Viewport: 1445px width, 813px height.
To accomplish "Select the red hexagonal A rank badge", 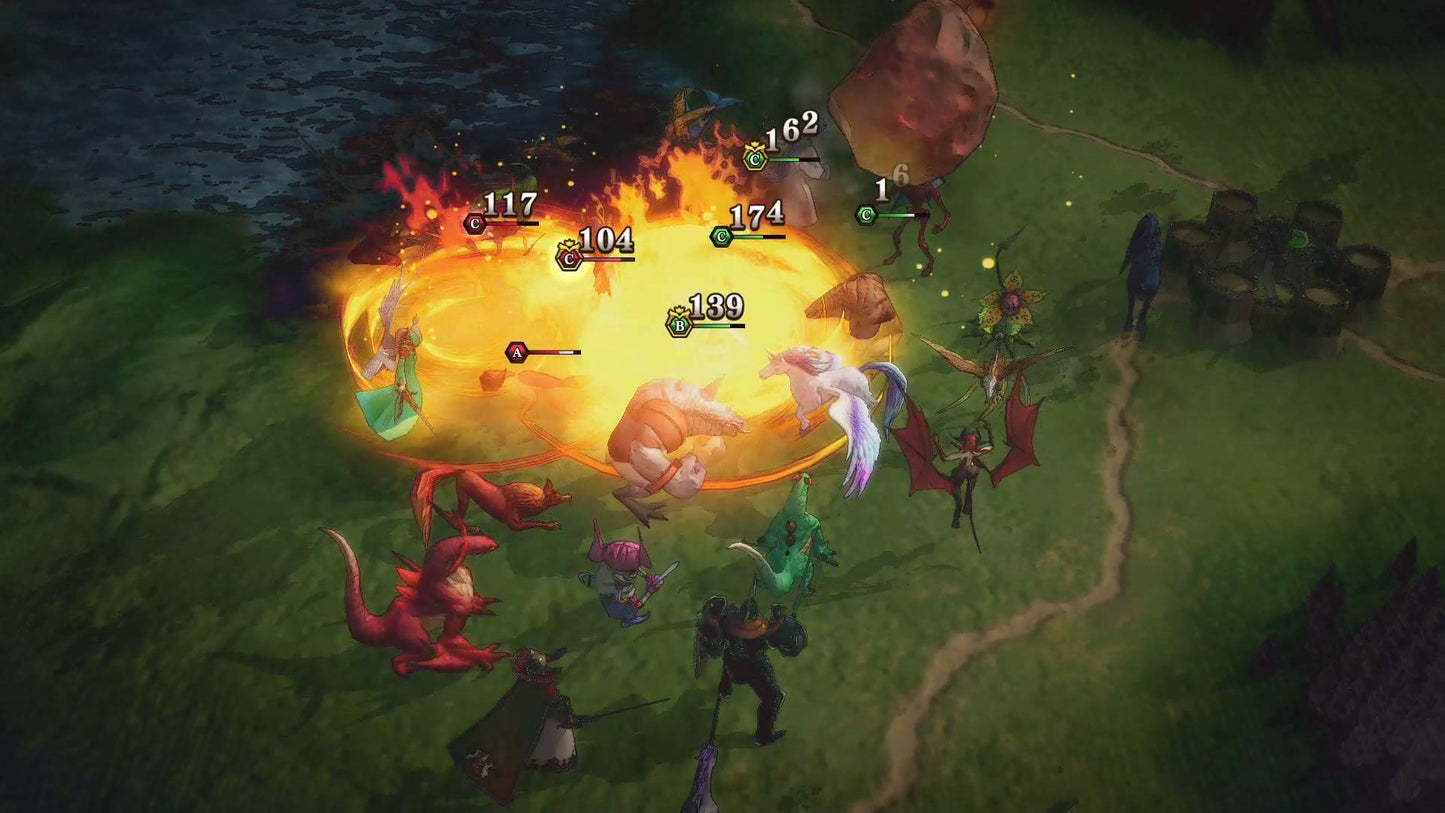I will click(515, 352).
